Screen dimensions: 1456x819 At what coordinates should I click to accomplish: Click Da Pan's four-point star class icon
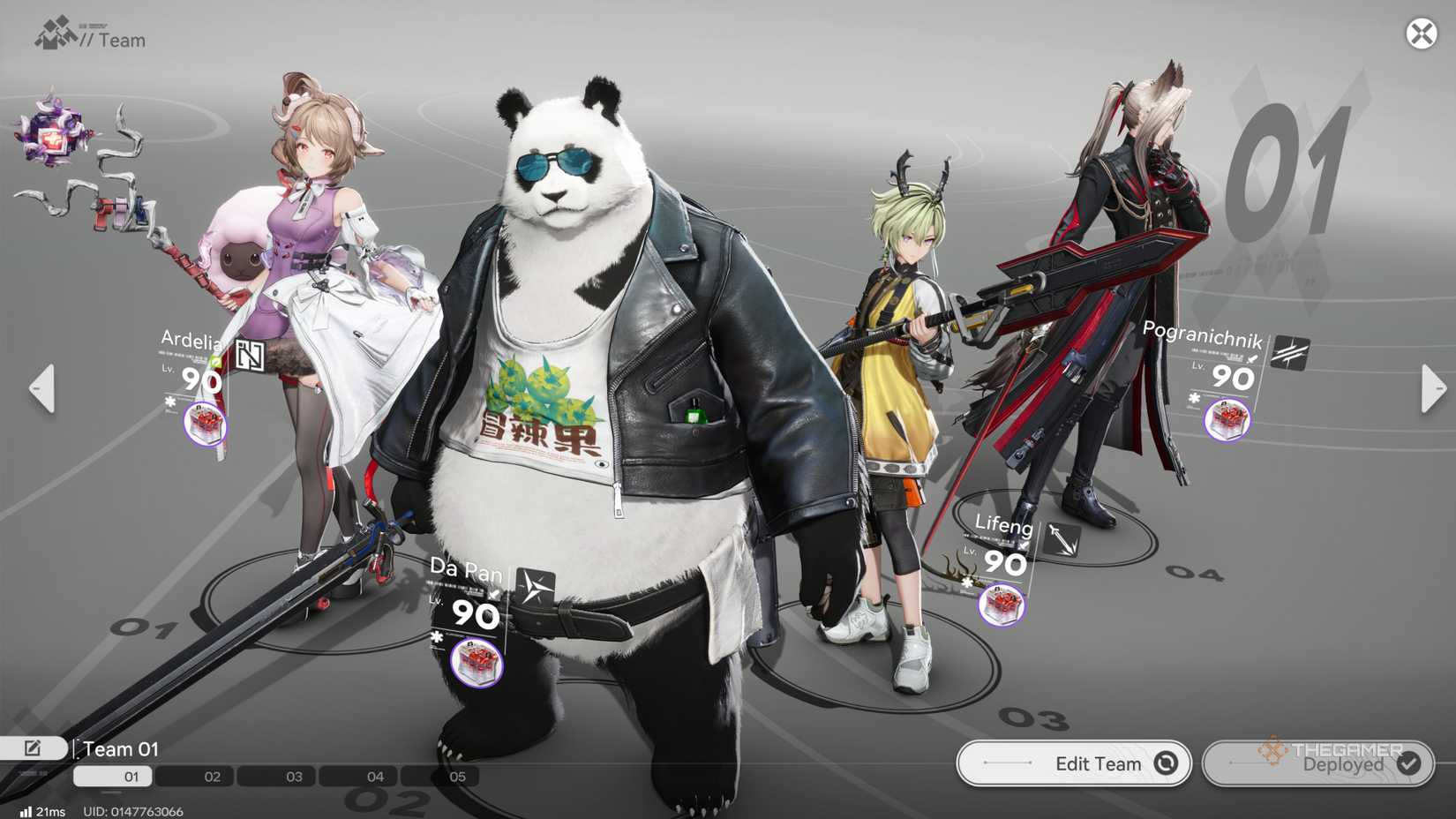click(x=537, y=587)
